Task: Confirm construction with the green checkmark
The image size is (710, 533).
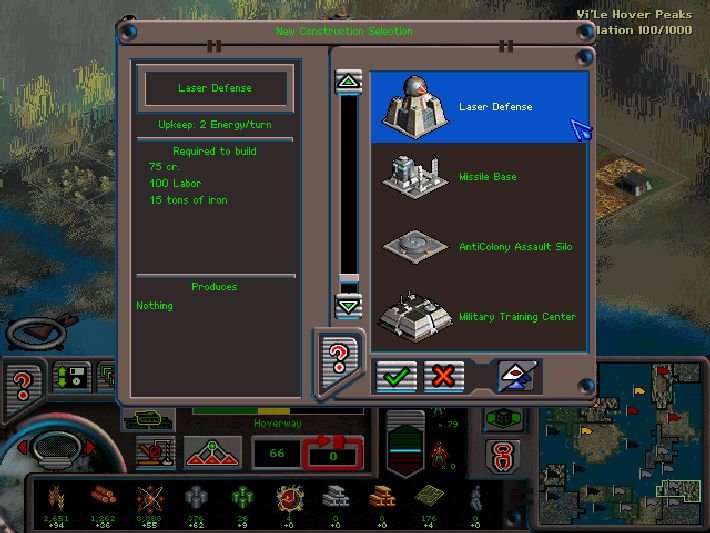Action: click(x=396, y=376)
